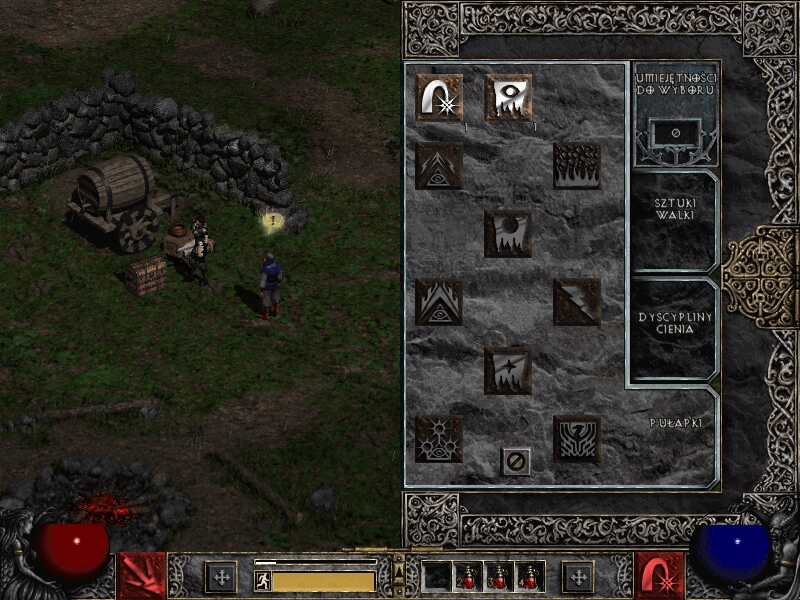800x600 pixels.
Task: Open the Dyscypliny Cienia skill tab
Action: (672, 323)
